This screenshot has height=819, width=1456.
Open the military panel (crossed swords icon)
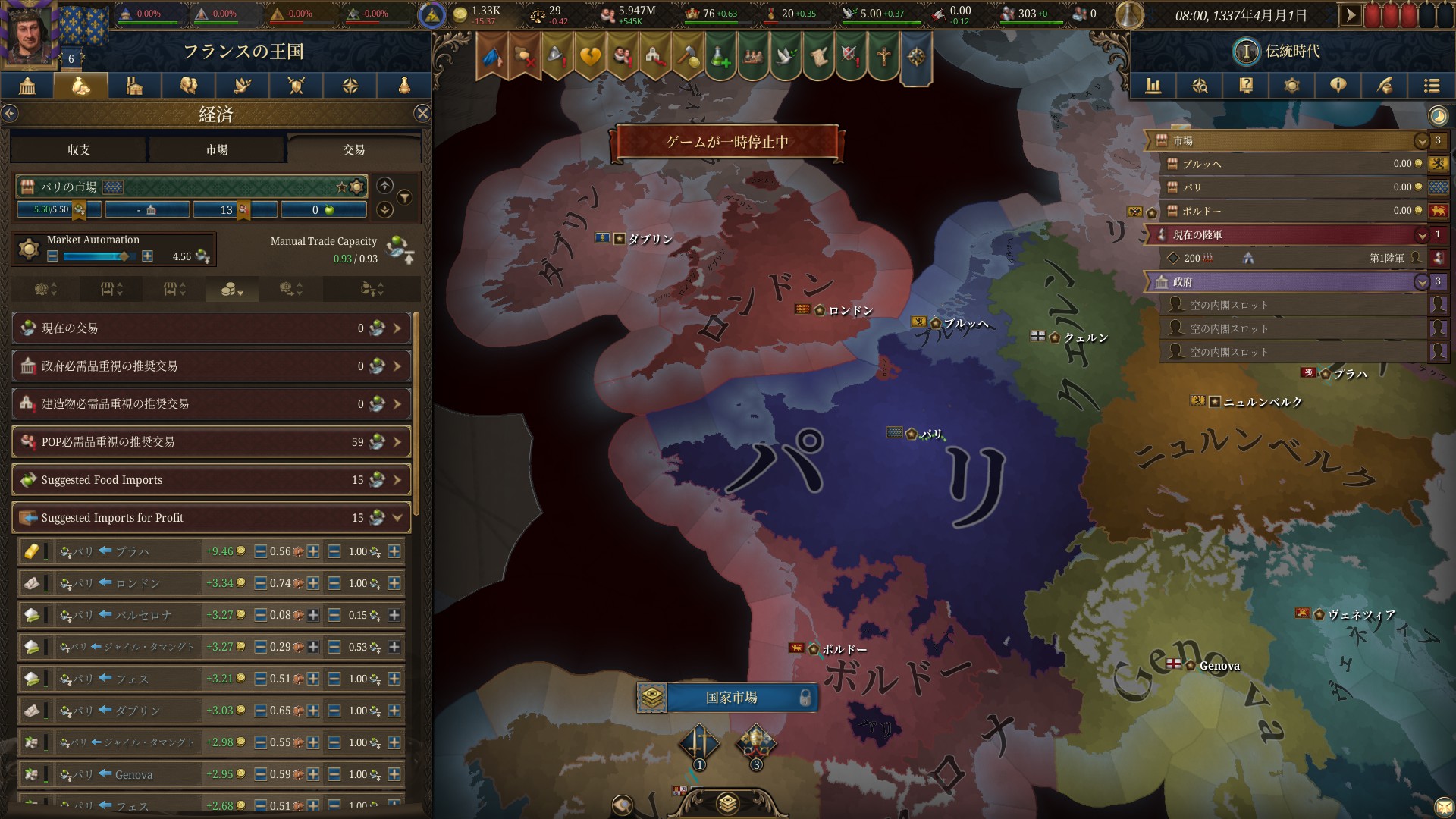tap(296, 86)
